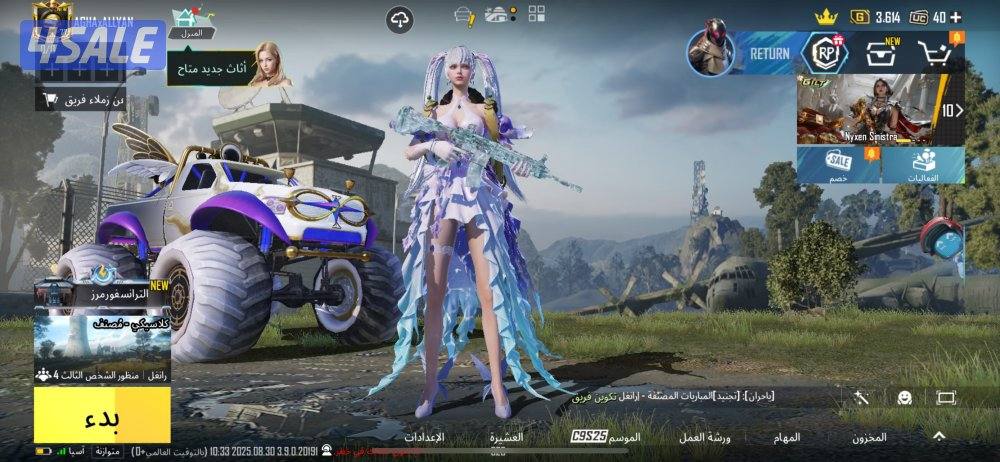Open the SALE discount (خصم) button

pyautogui.click(x=838, y=165)
